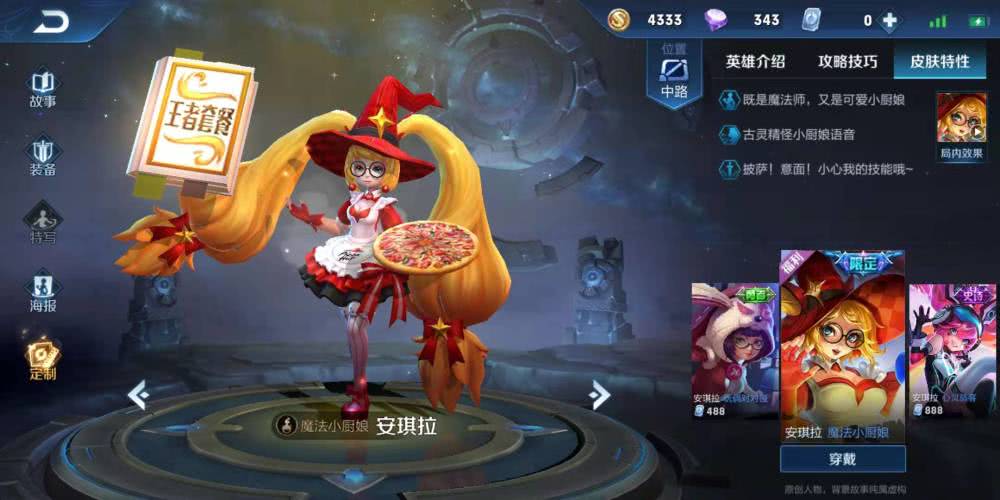Screen dimensions: 1000x500
Task: Open the 特写 close-up view
Action: point(43,223)
